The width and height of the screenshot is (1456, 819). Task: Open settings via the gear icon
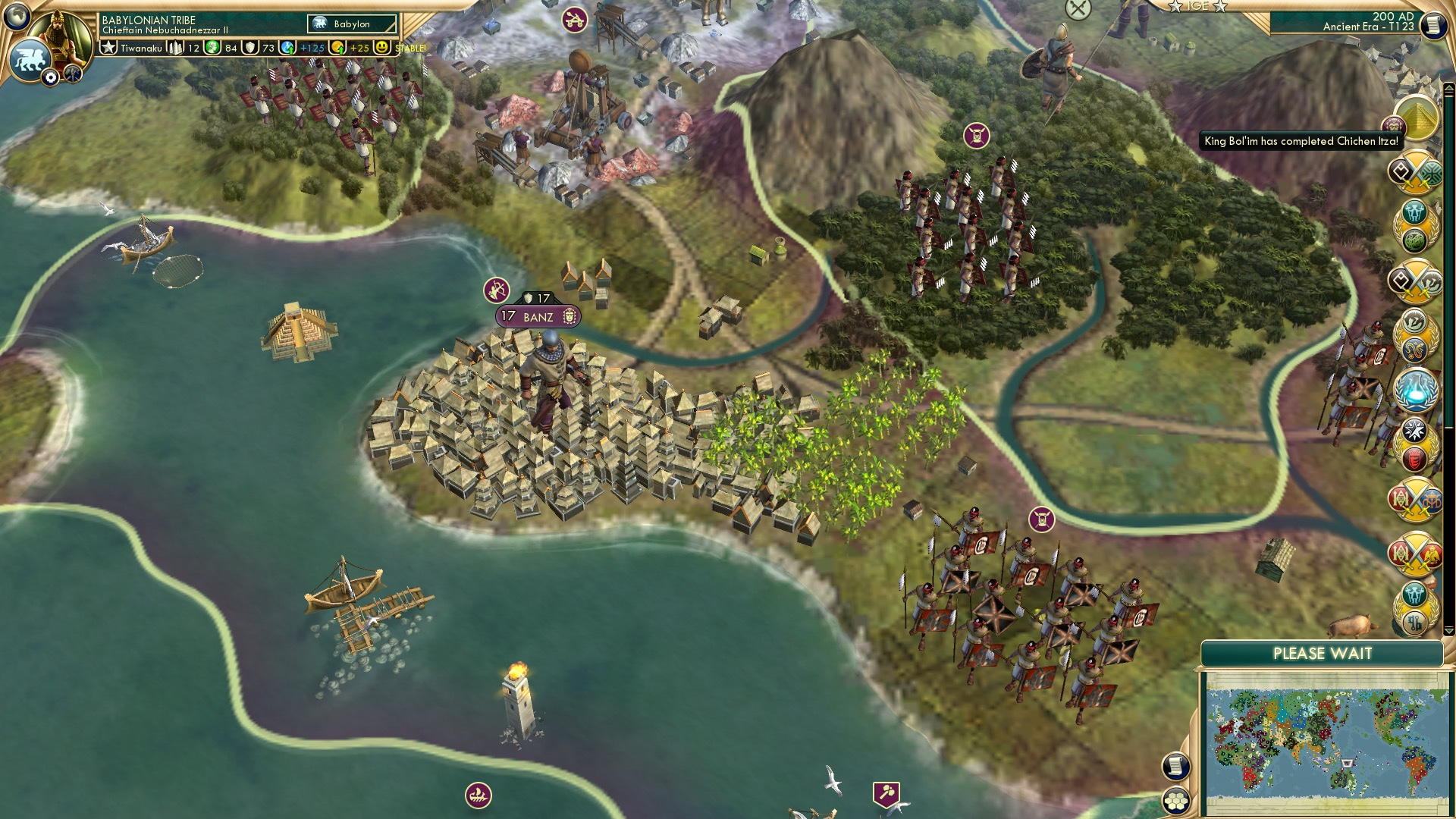point(51,77)
